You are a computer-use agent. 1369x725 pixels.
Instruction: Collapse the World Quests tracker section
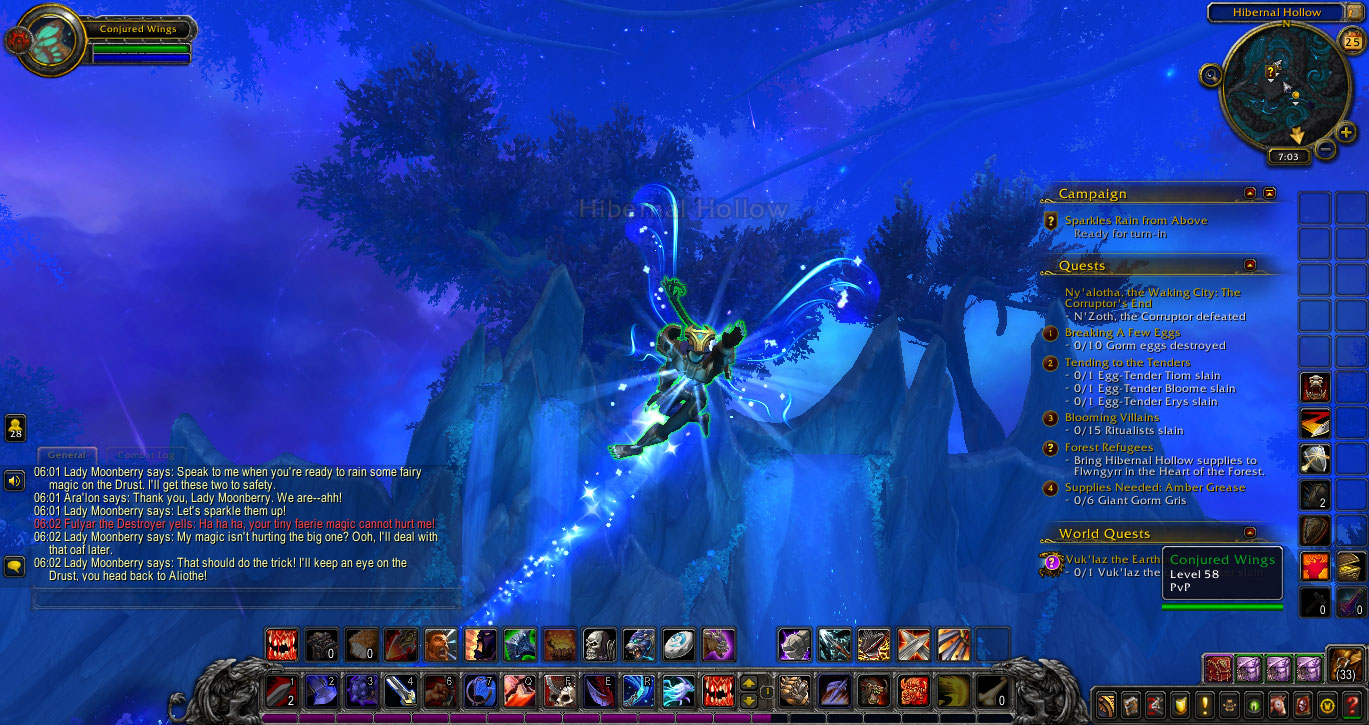(1249, 533)
